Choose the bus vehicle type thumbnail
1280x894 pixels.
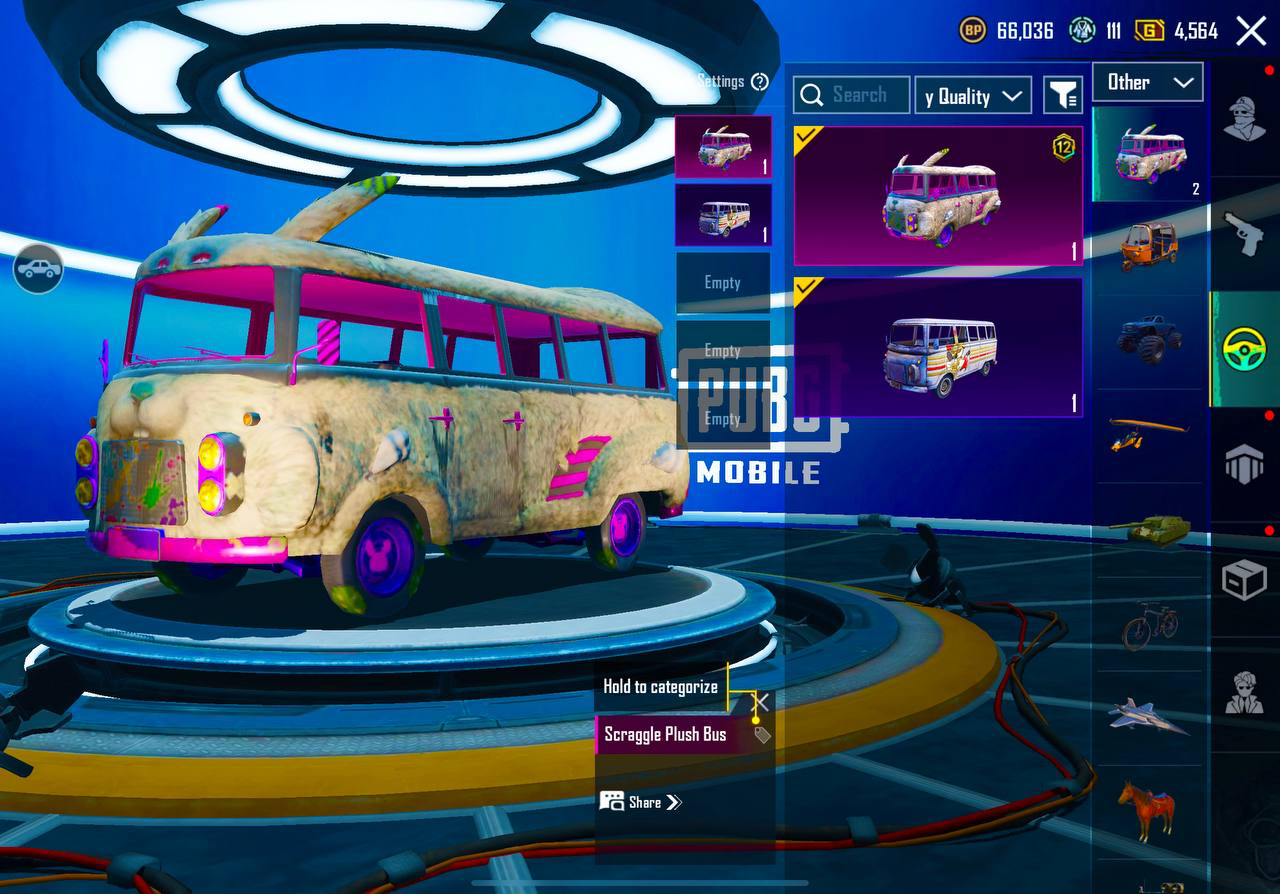[1150, 154]
